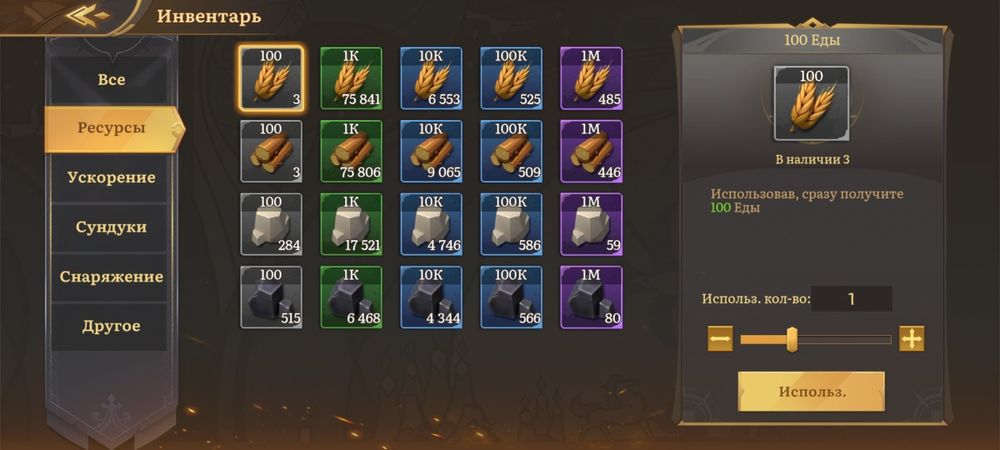Choose the 1M food item slot
This screenshot has width=1000, height=450.
point(591,78)
